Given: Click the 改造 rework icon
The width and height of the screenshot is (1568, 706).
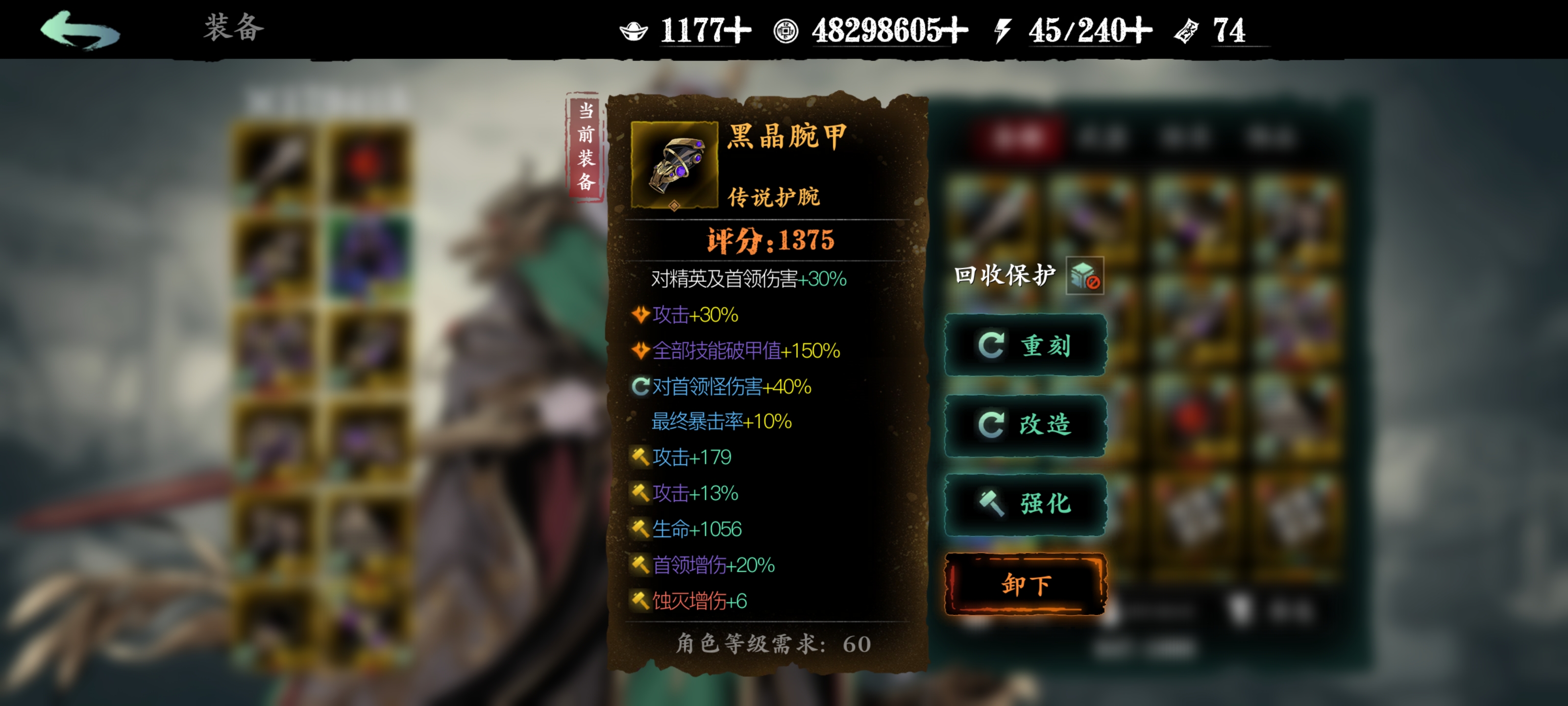Looking at the screenshot, I should pyautogui.click(x=993, y=425).
